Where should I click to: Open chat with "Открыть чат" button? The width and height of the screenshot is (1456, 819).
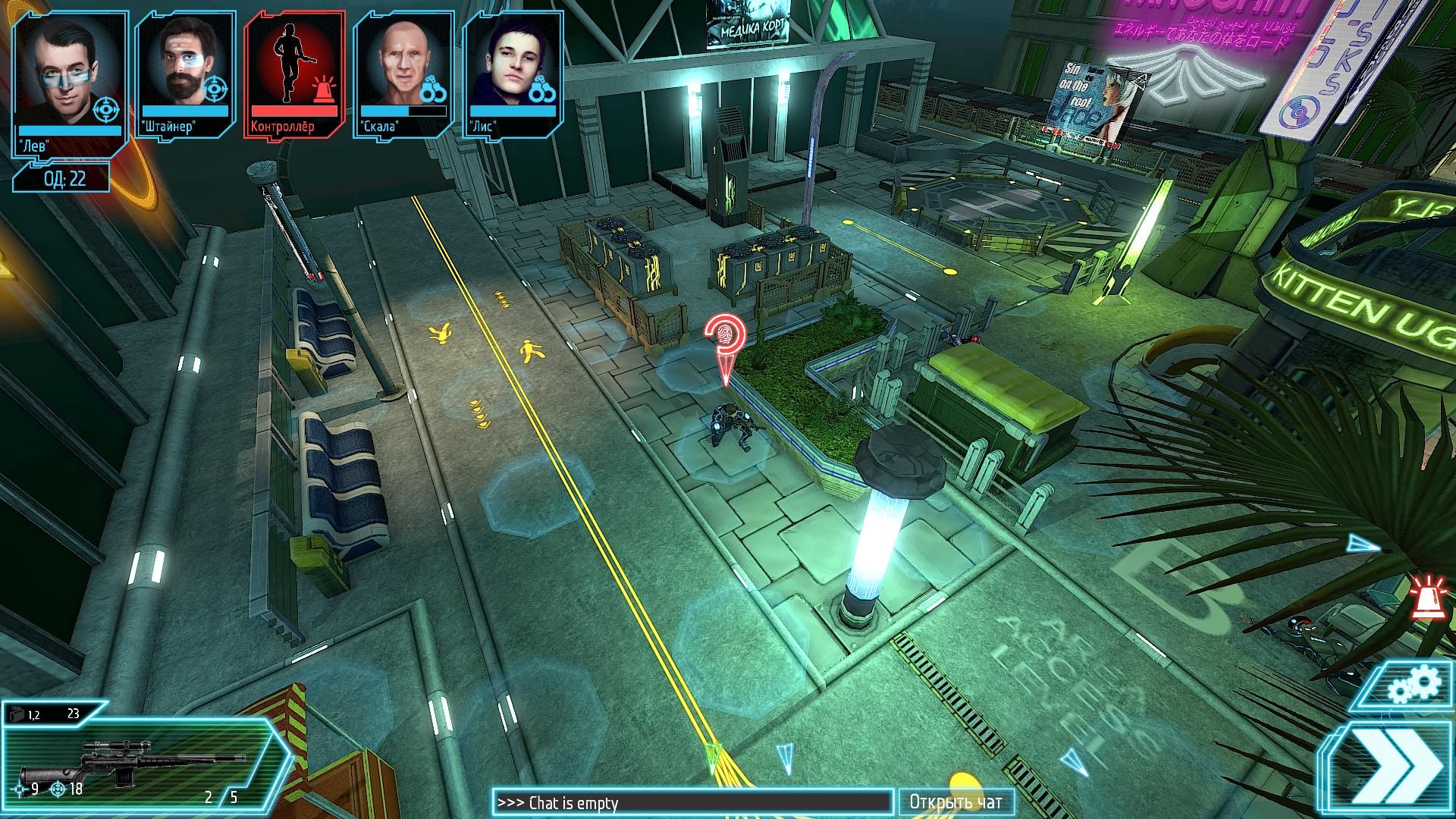955,802
